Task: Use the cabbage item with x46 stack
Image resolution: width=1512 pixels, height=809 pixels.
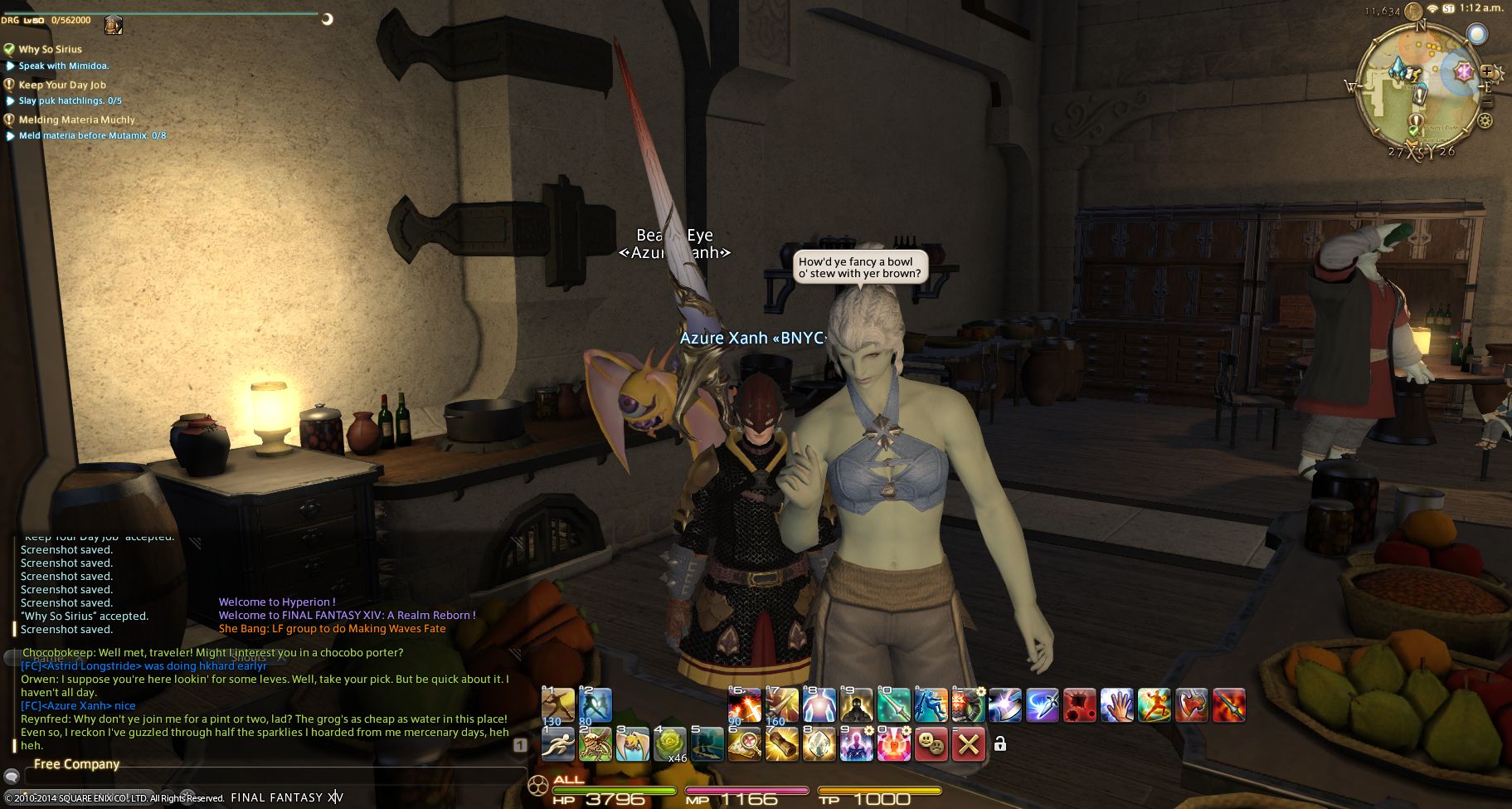Action: [x=670, y=744]
